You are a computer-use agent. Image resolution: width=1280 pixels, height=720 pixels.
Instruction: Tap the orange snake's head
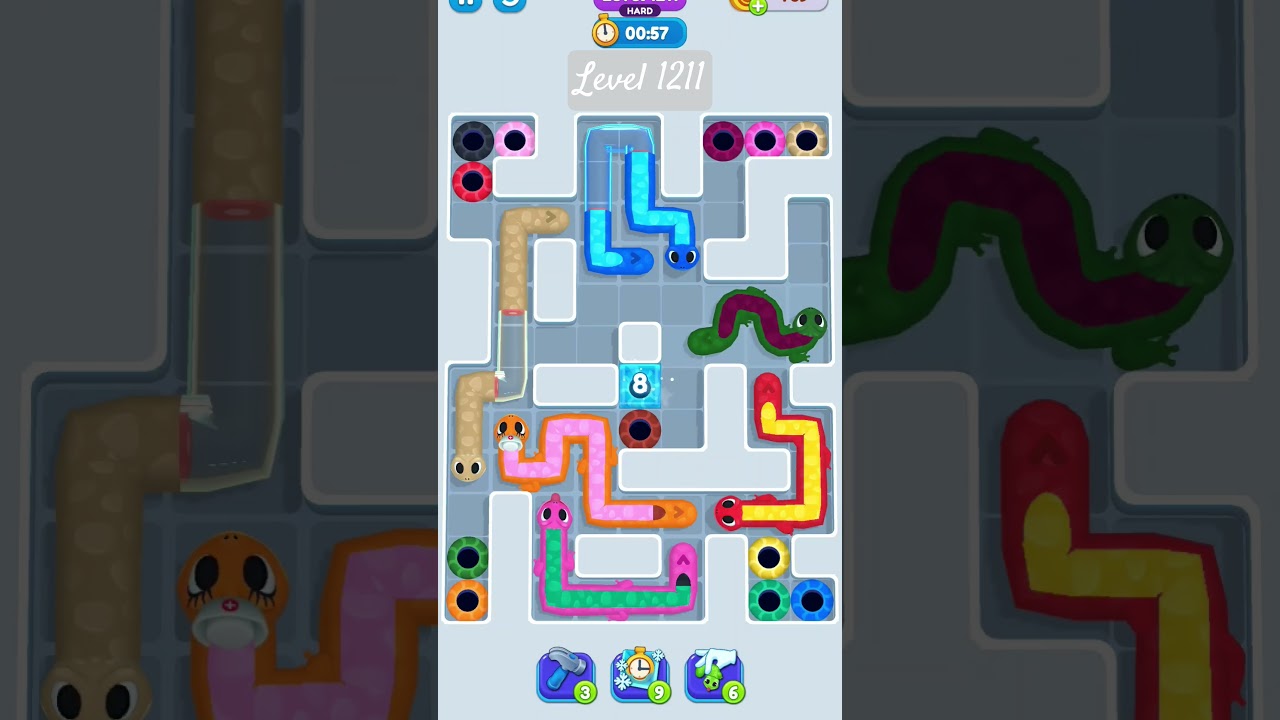pos(509,430)
